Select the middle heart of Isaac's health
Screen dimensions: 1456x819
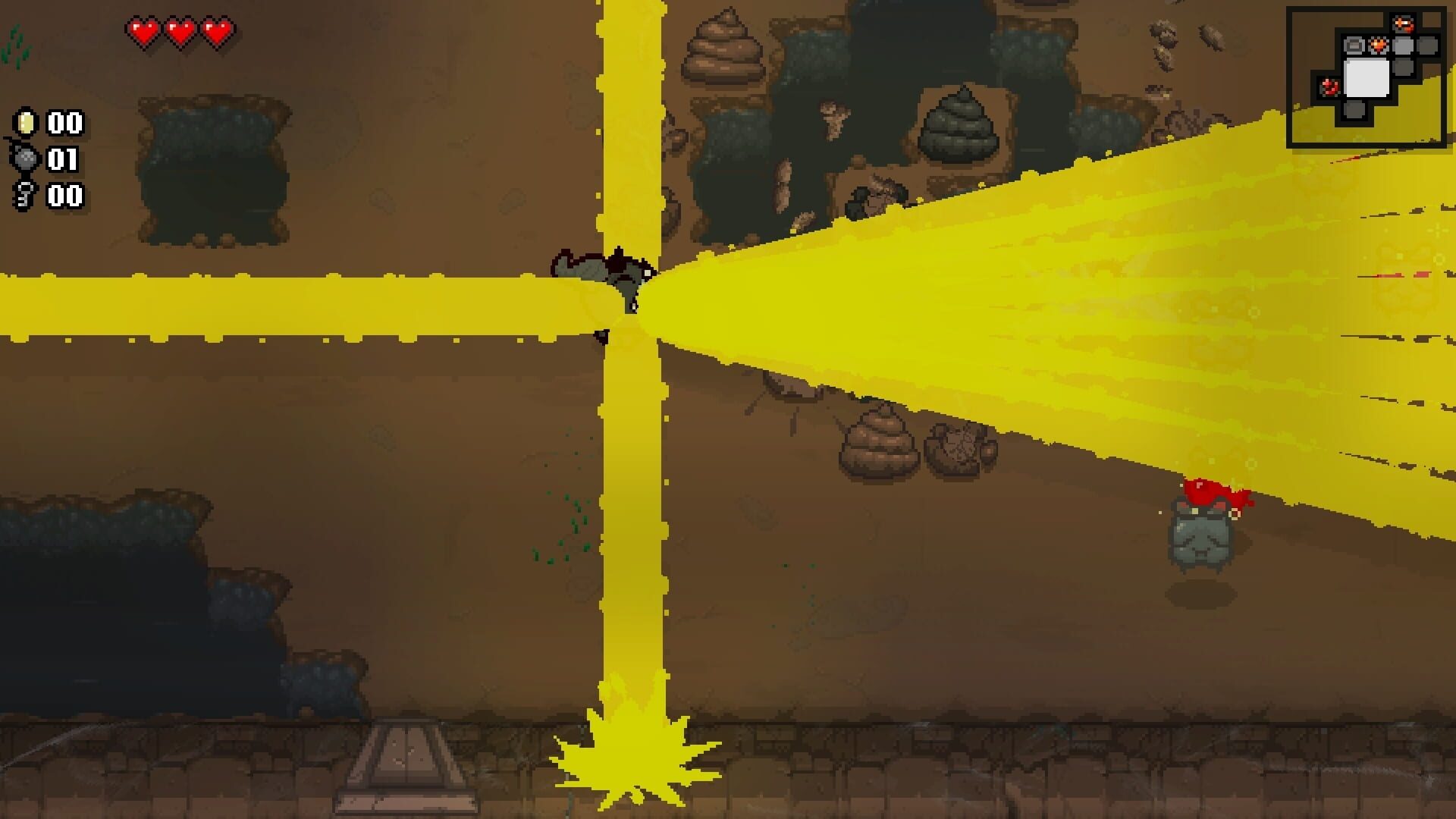(180, 32)
